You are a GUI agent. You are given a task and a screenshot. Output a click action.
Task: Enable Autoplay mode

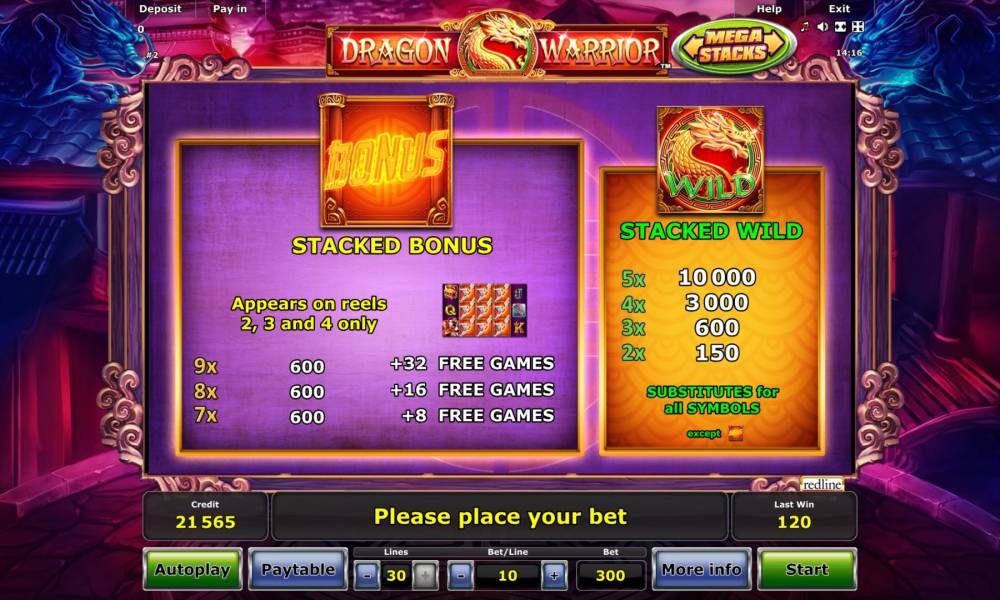pyautogui.click(x=192, y=570)
